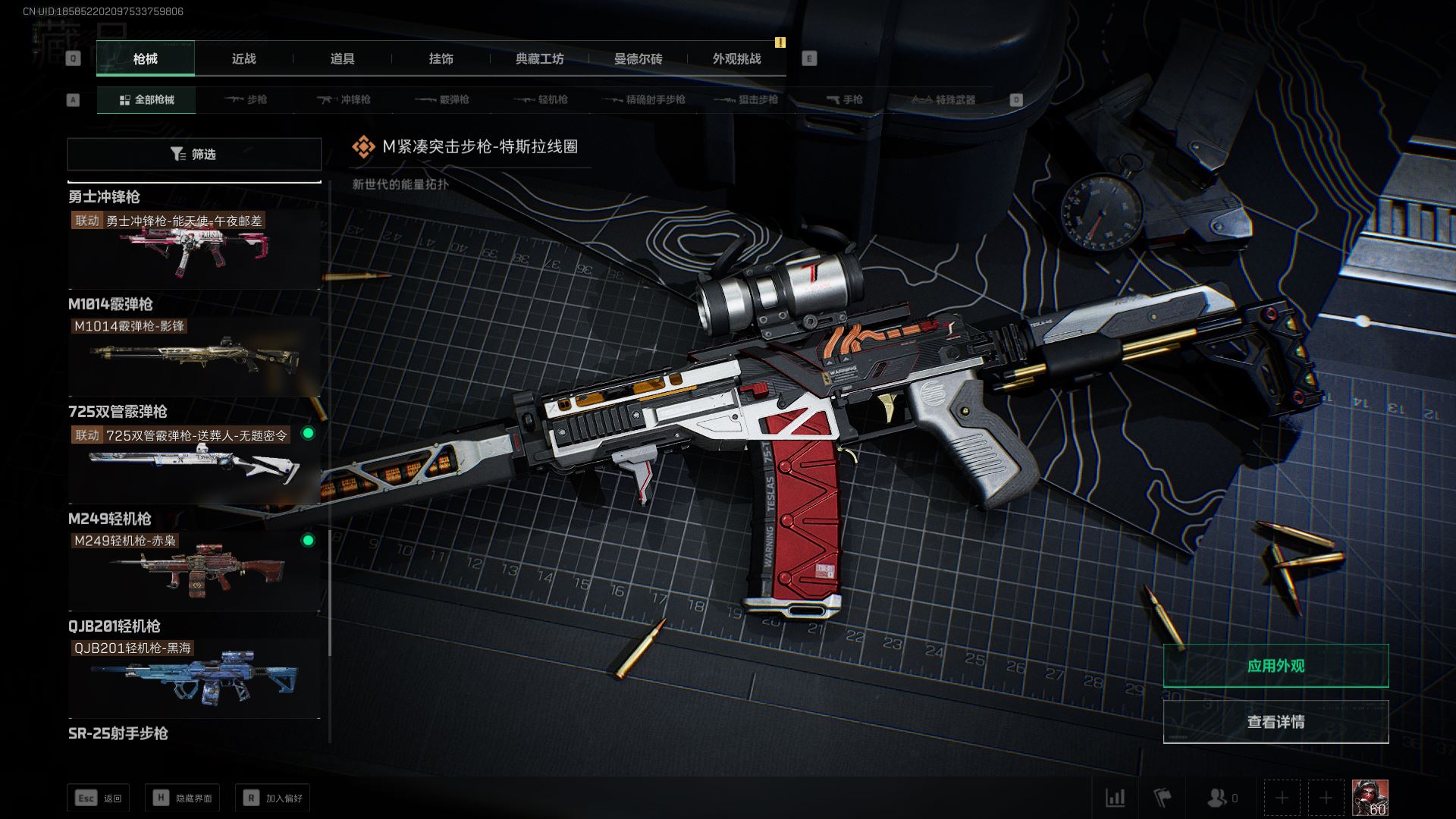Open the 曼德尔砖 tab
This screenshot has width=1456, height=819.
tap(638, 59)
